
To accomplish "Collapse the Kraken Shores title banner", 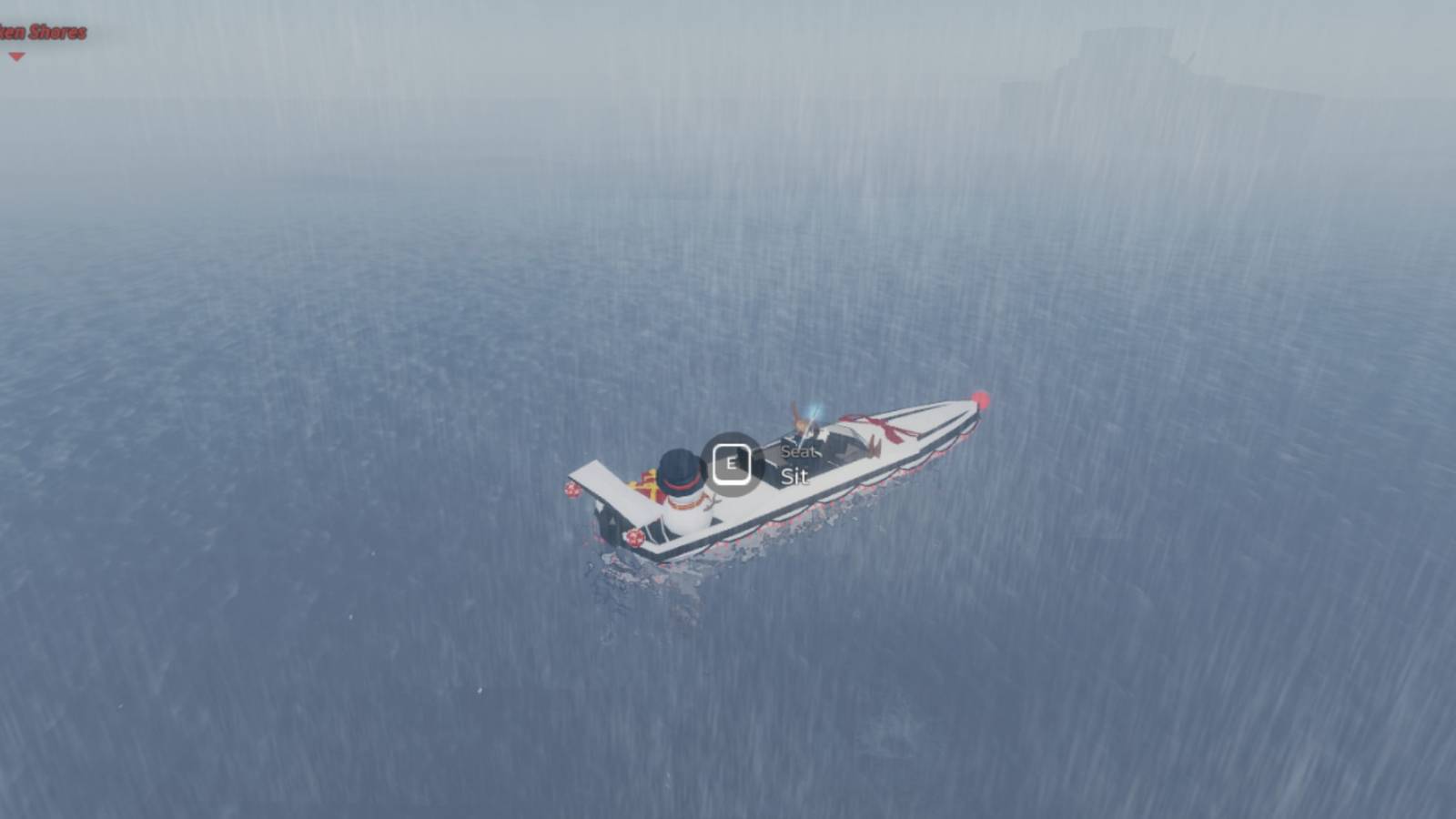I will 45,31.
